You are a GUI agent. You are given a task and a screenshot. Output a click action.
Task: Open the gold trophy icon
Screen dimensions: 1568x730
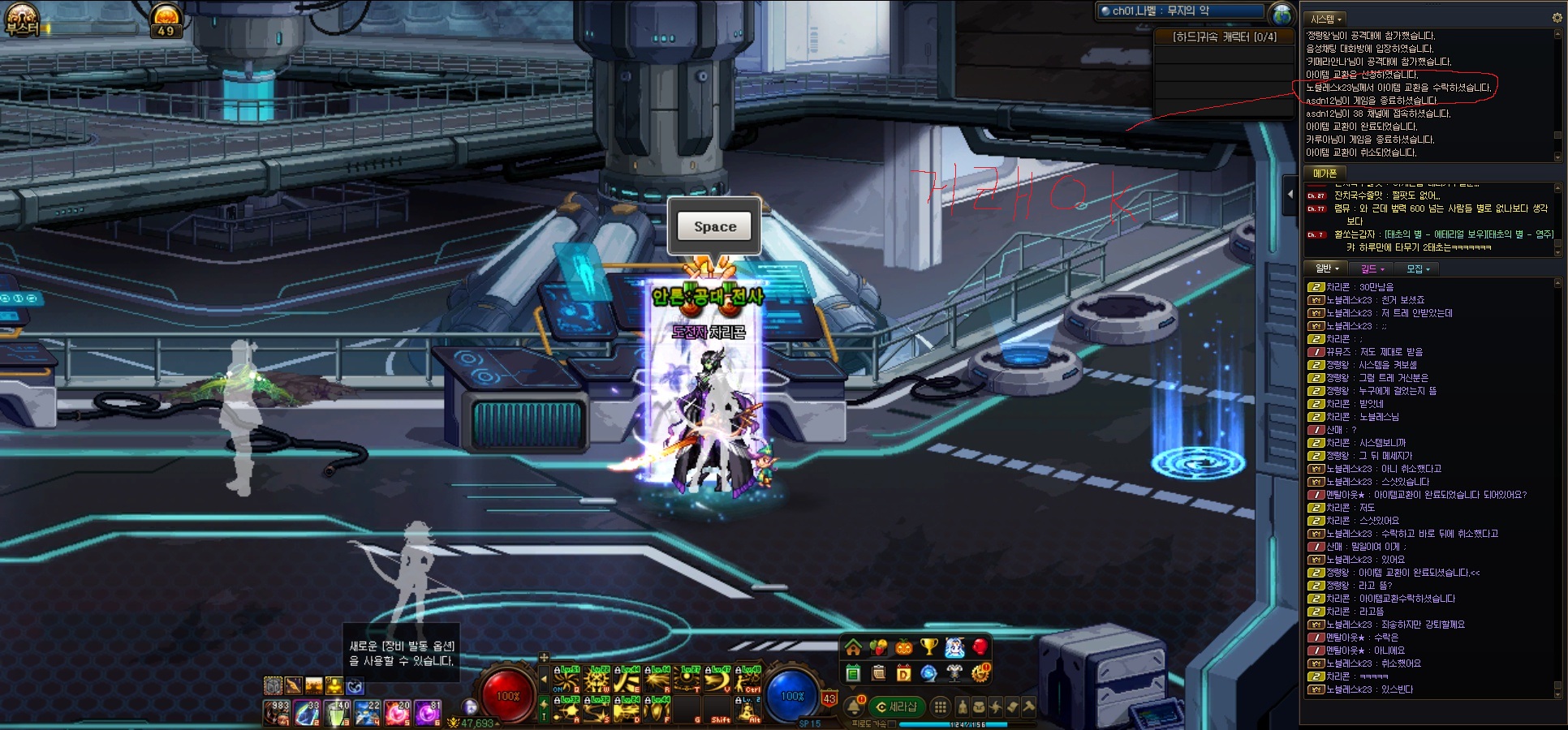pyautogui.click(x=929, y=647)
